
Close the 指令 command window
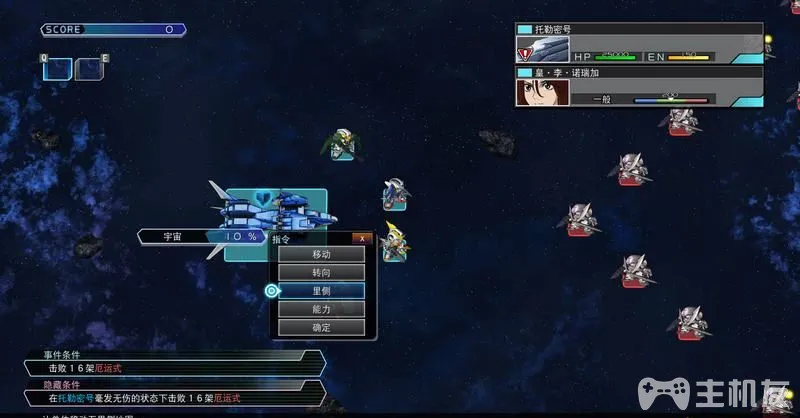(363, 238)
